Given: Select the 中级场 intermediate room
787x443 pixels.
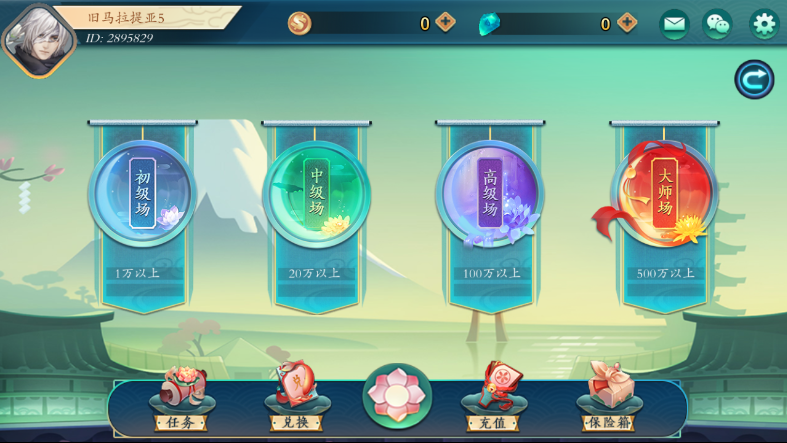Looking at the screenshot, I should point(316,195).
